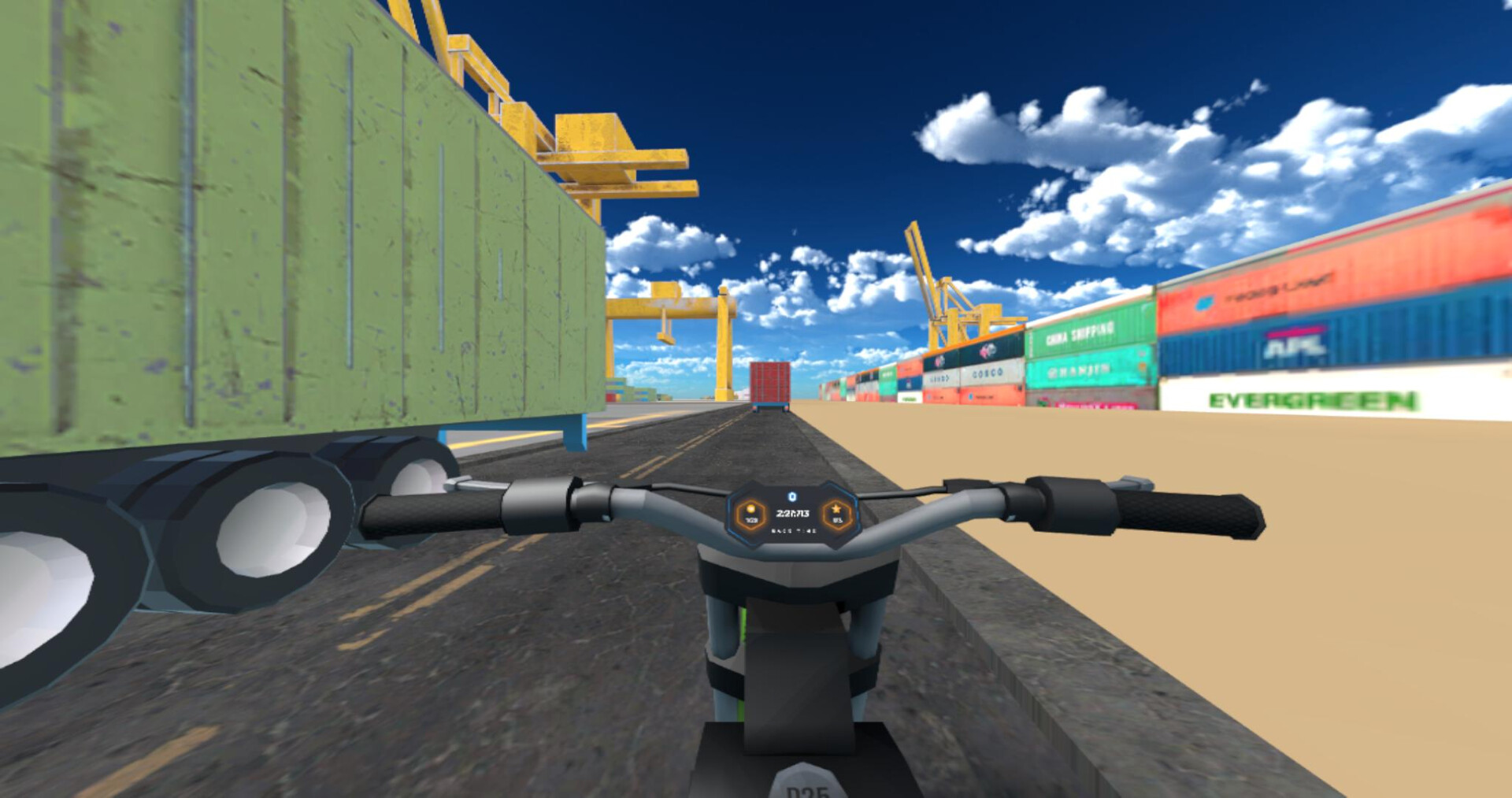
Task: Click the RACE TIME label on the dashboard
Action: pos(795,531)
